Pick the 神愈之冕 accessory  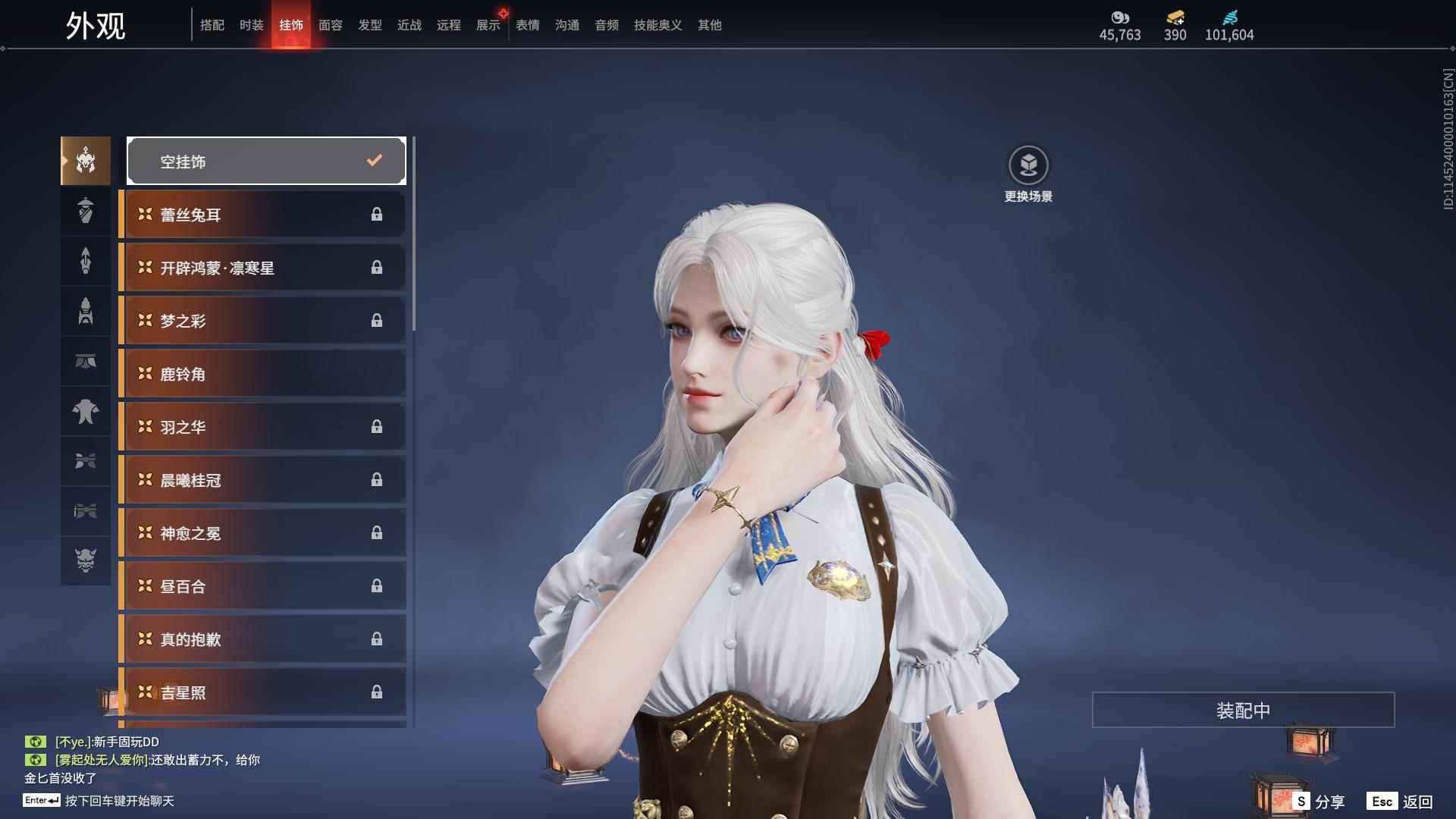point(264,533)
